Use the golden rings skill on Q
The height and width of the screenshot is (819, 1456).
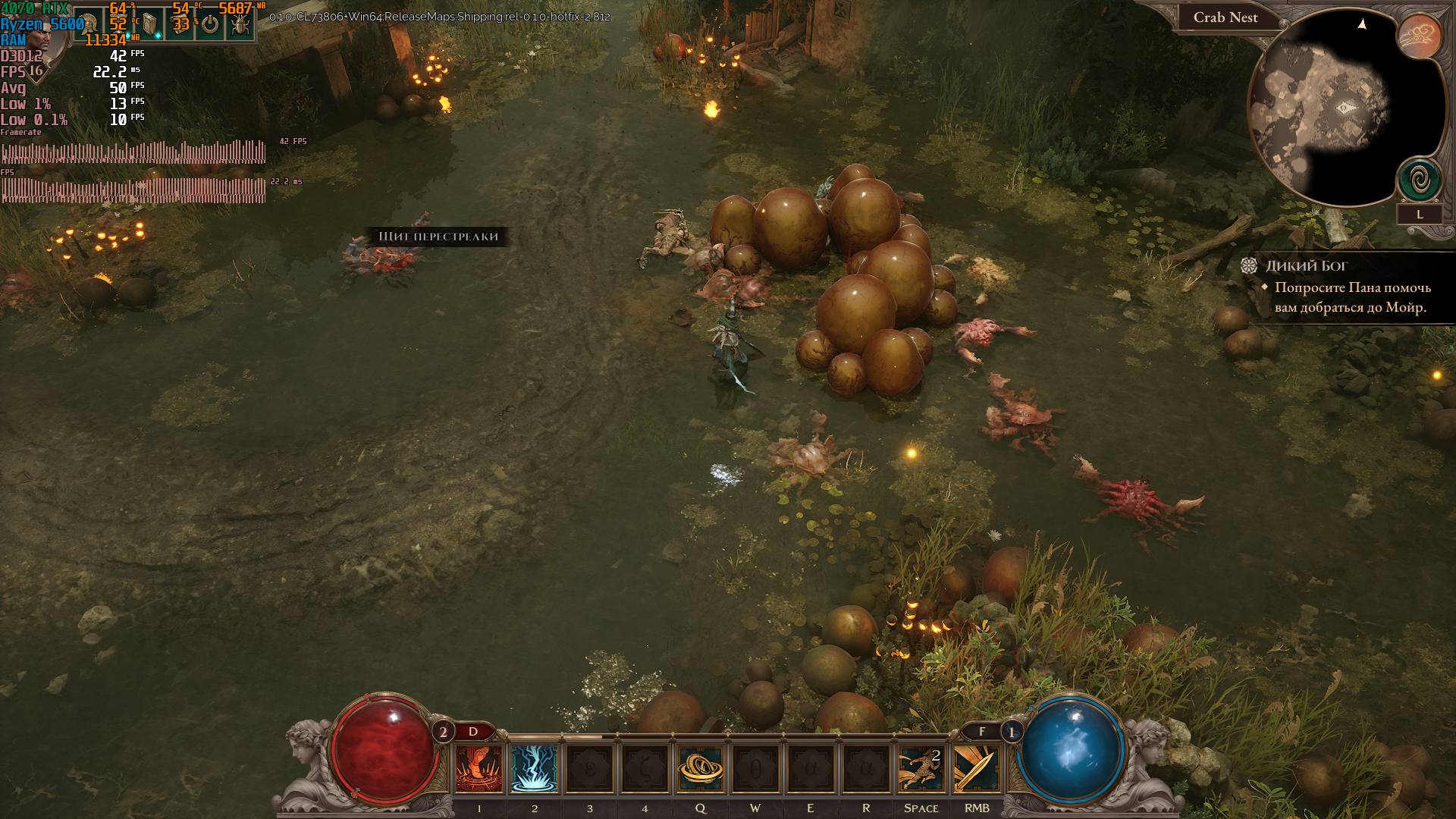tap(700, 768)
